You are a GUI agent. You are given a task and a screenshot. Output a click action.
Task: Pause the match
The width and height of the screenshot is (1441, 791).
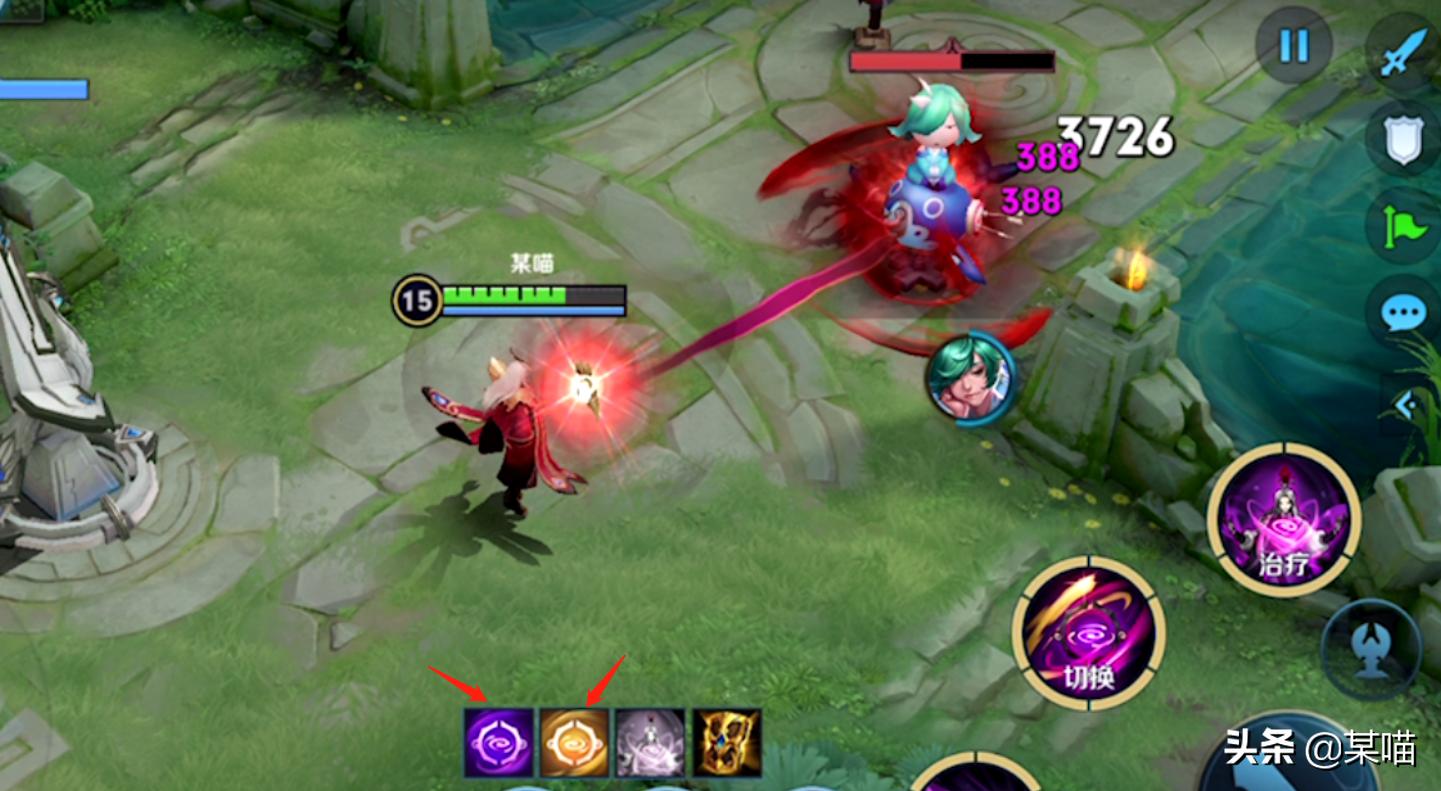click(1294, 45)
